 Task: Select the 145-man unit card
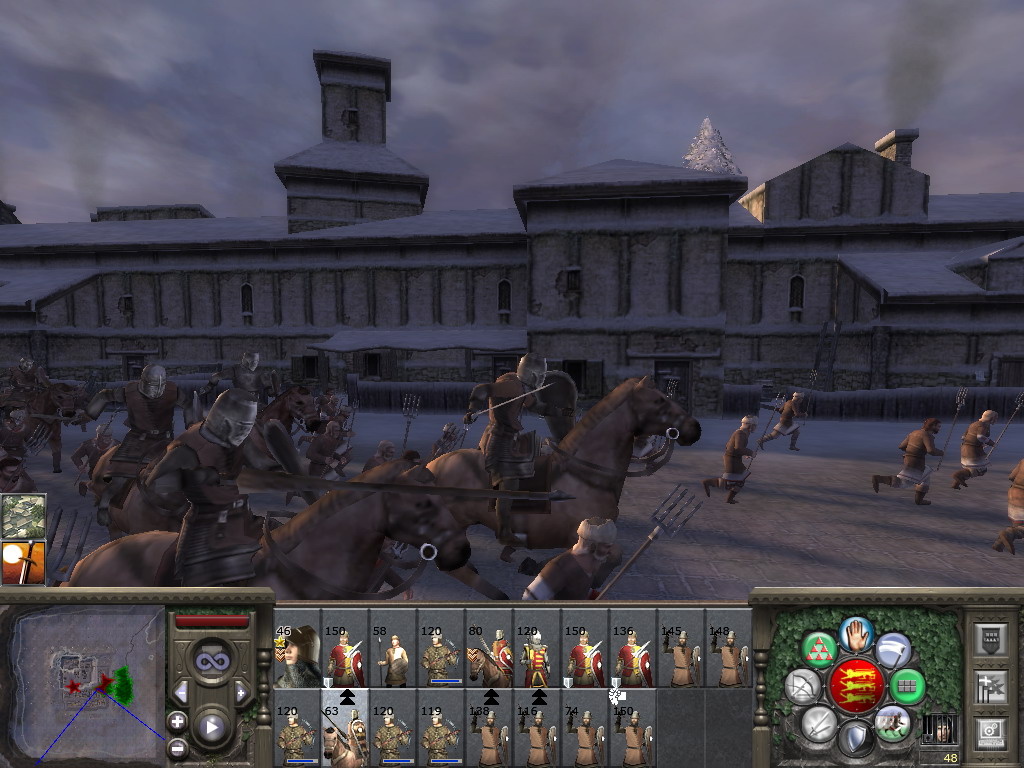pyautogui.click(x=680, y=657)
